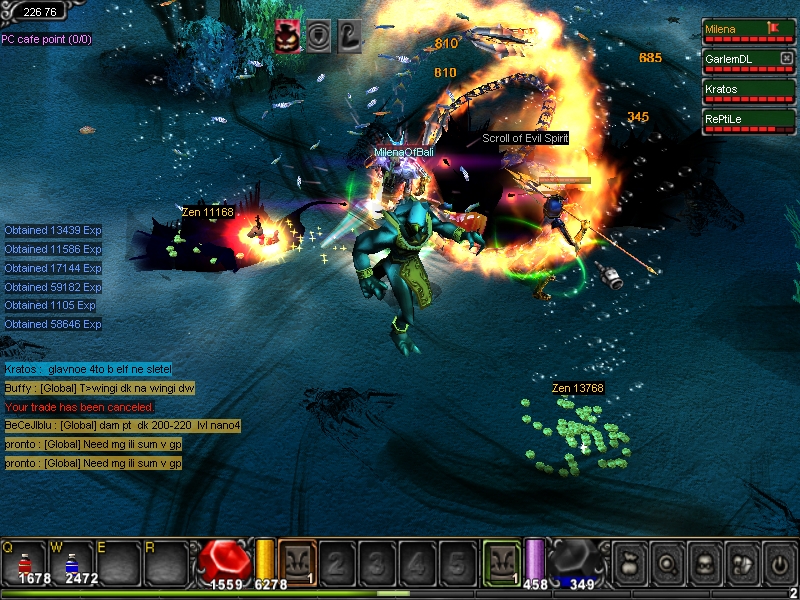Click the flexed arm strength buff icon
The height and width of the screenshot is (600, 800).
click(x=348, y=35)
